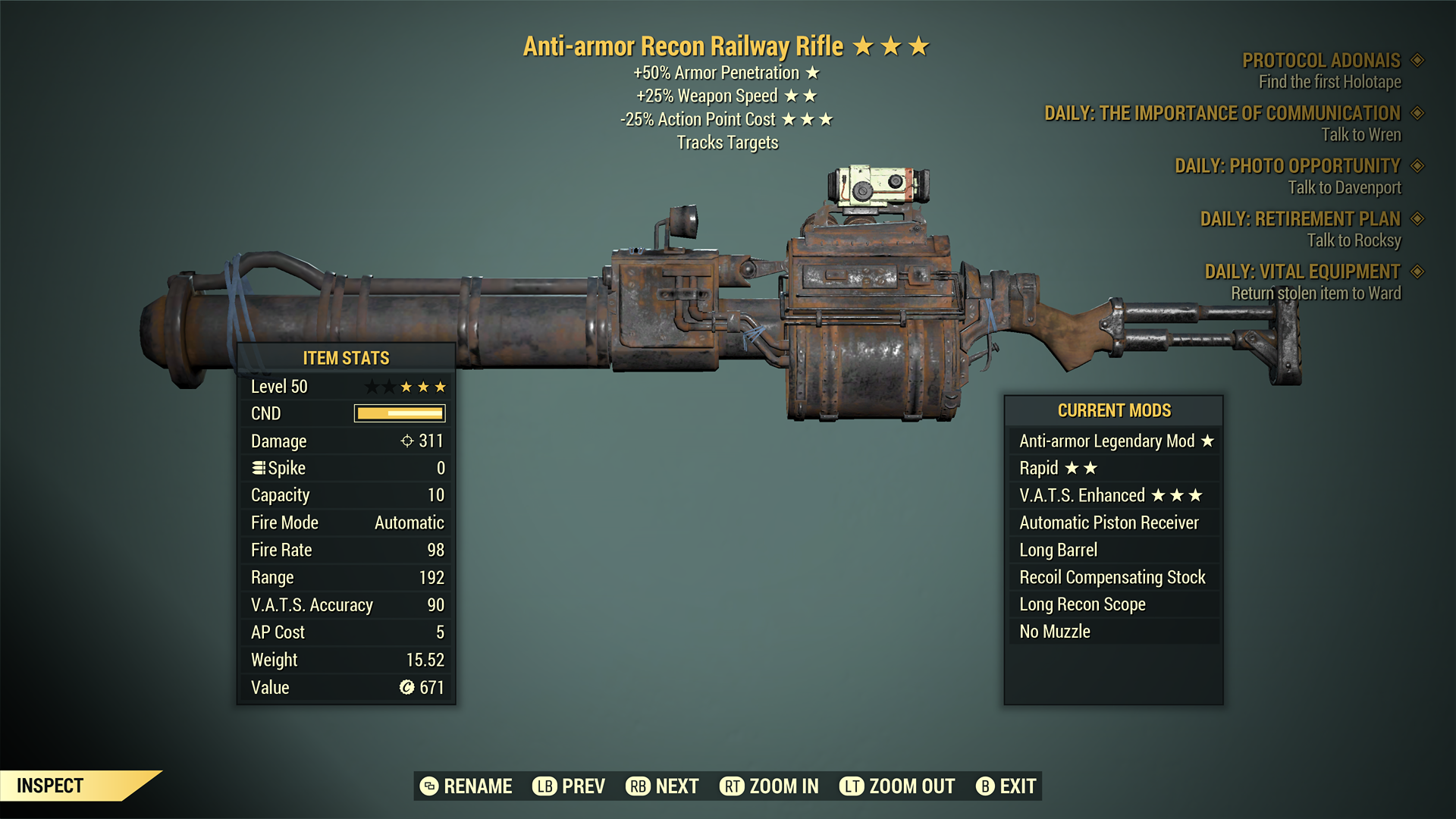Image resolution: width=1456 pixels, height=819 pixels.
Task: Select the Long Recon Scope mod
Action: tap(1113, 605)
